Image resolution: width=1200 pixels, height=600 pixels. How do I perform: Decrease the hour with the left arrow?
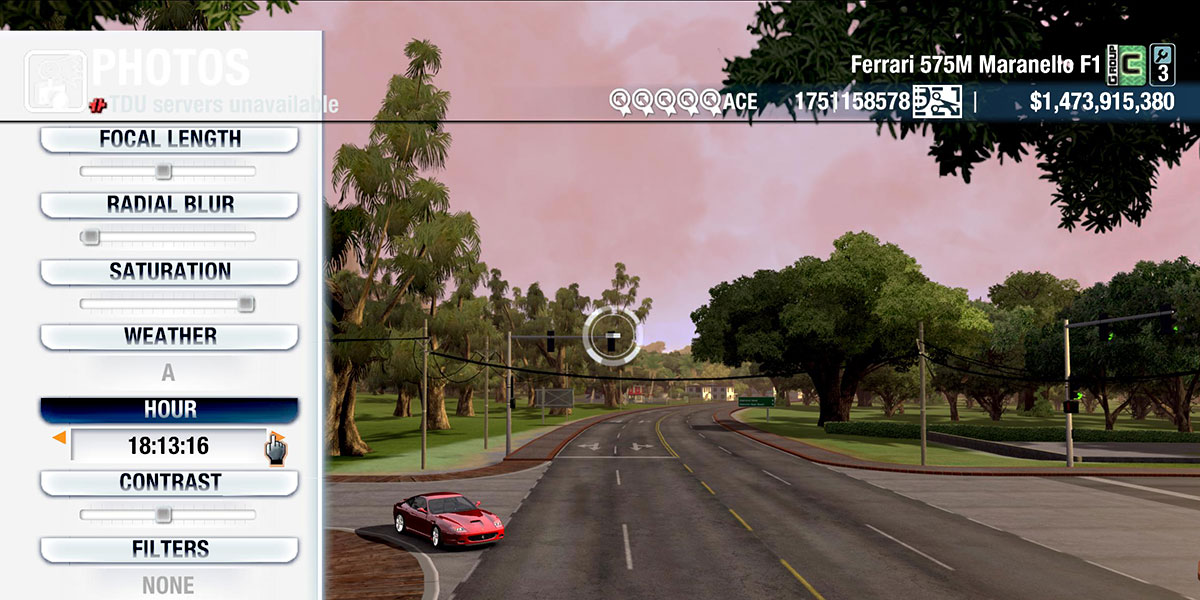pos(60,438)
